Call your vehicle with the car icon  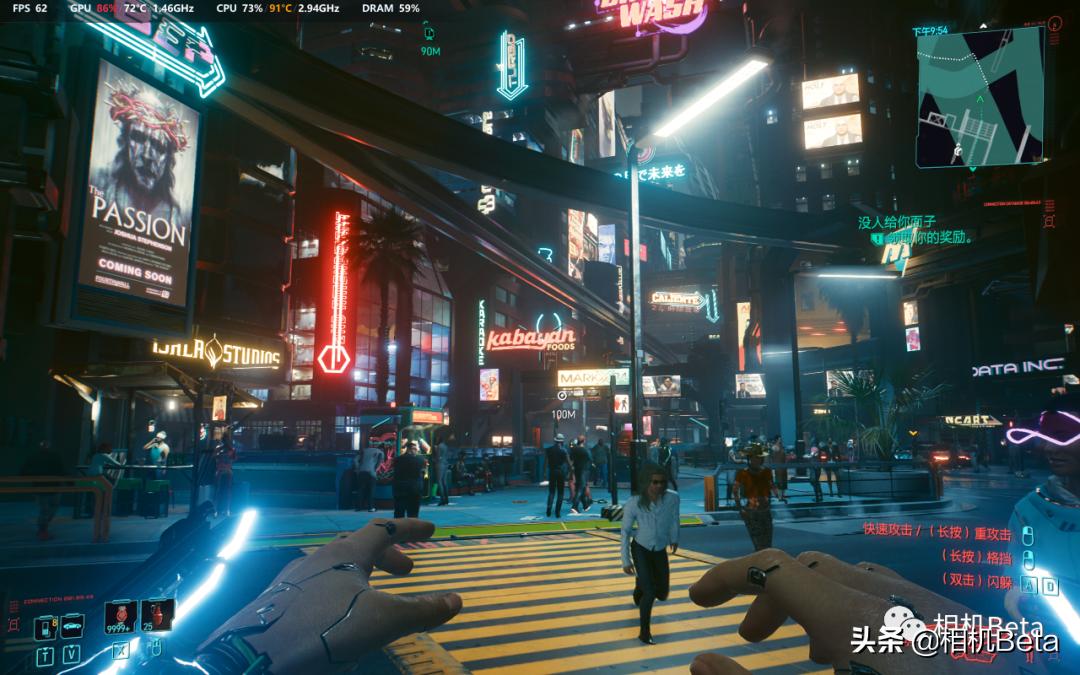[72, 627]
